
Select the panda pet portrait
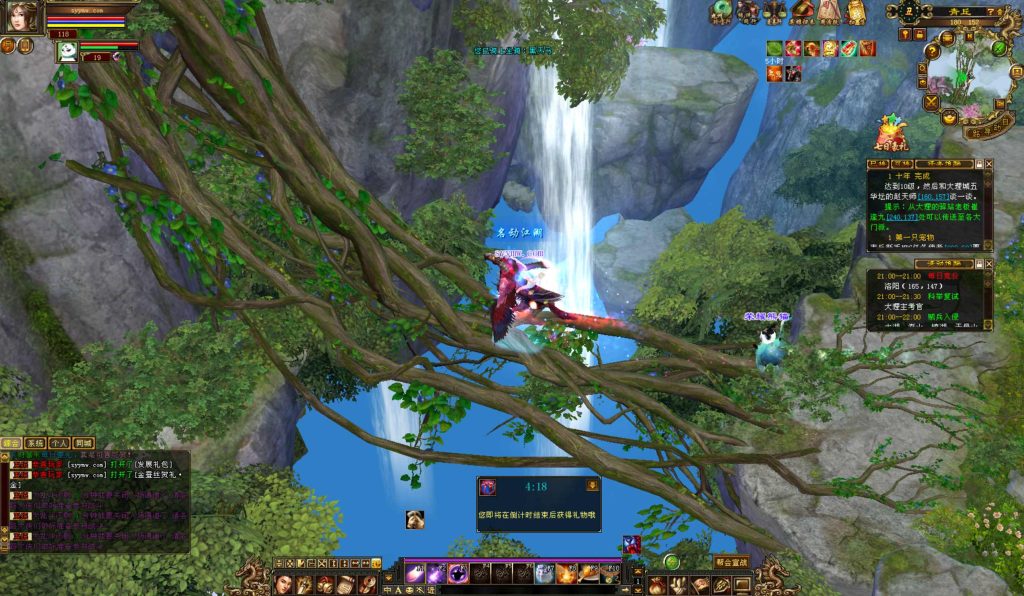click(x=66, y=51)
